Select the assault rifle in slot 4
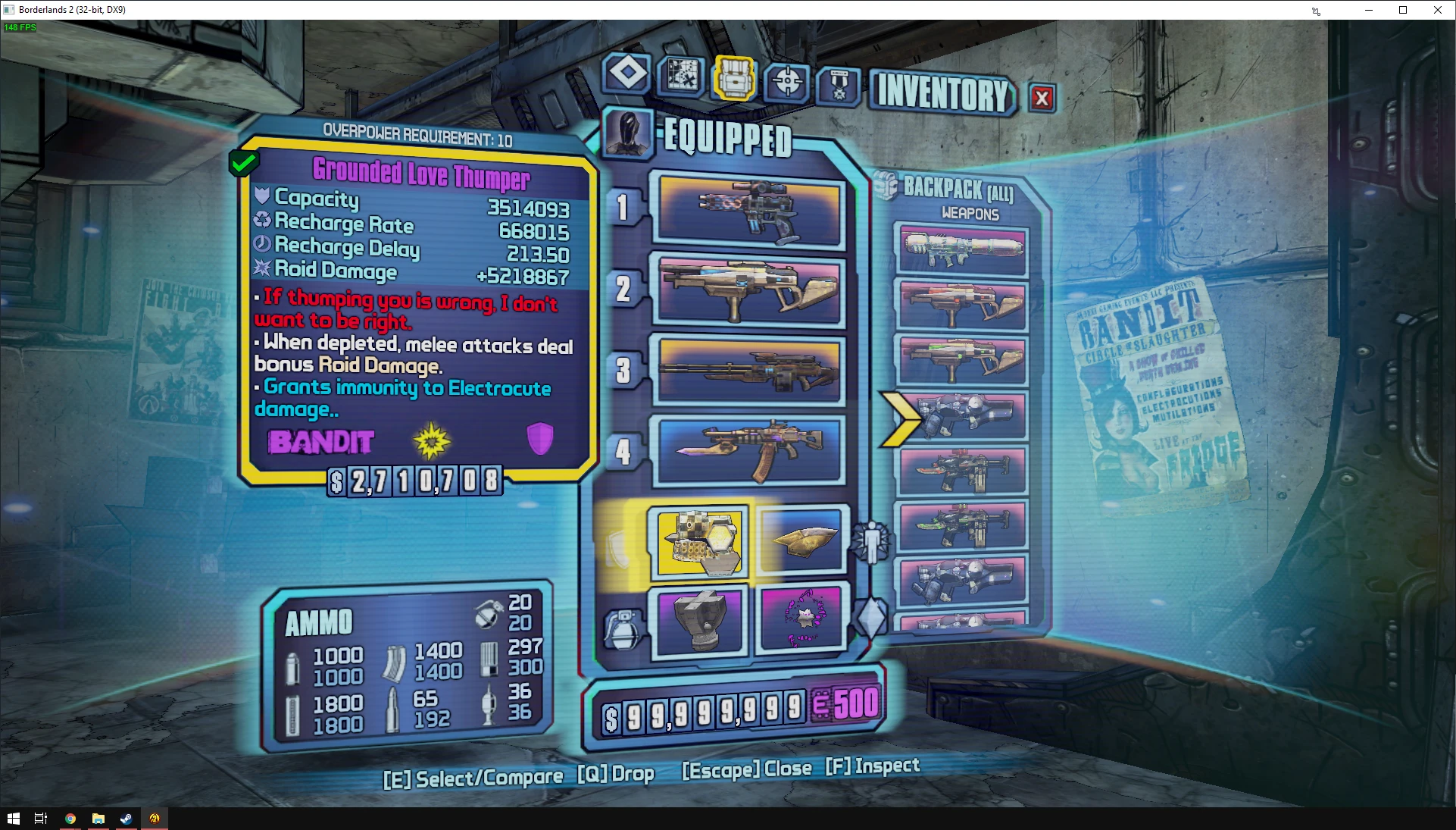Screen dimensions: 1456x830 click(x=750, y=450)
